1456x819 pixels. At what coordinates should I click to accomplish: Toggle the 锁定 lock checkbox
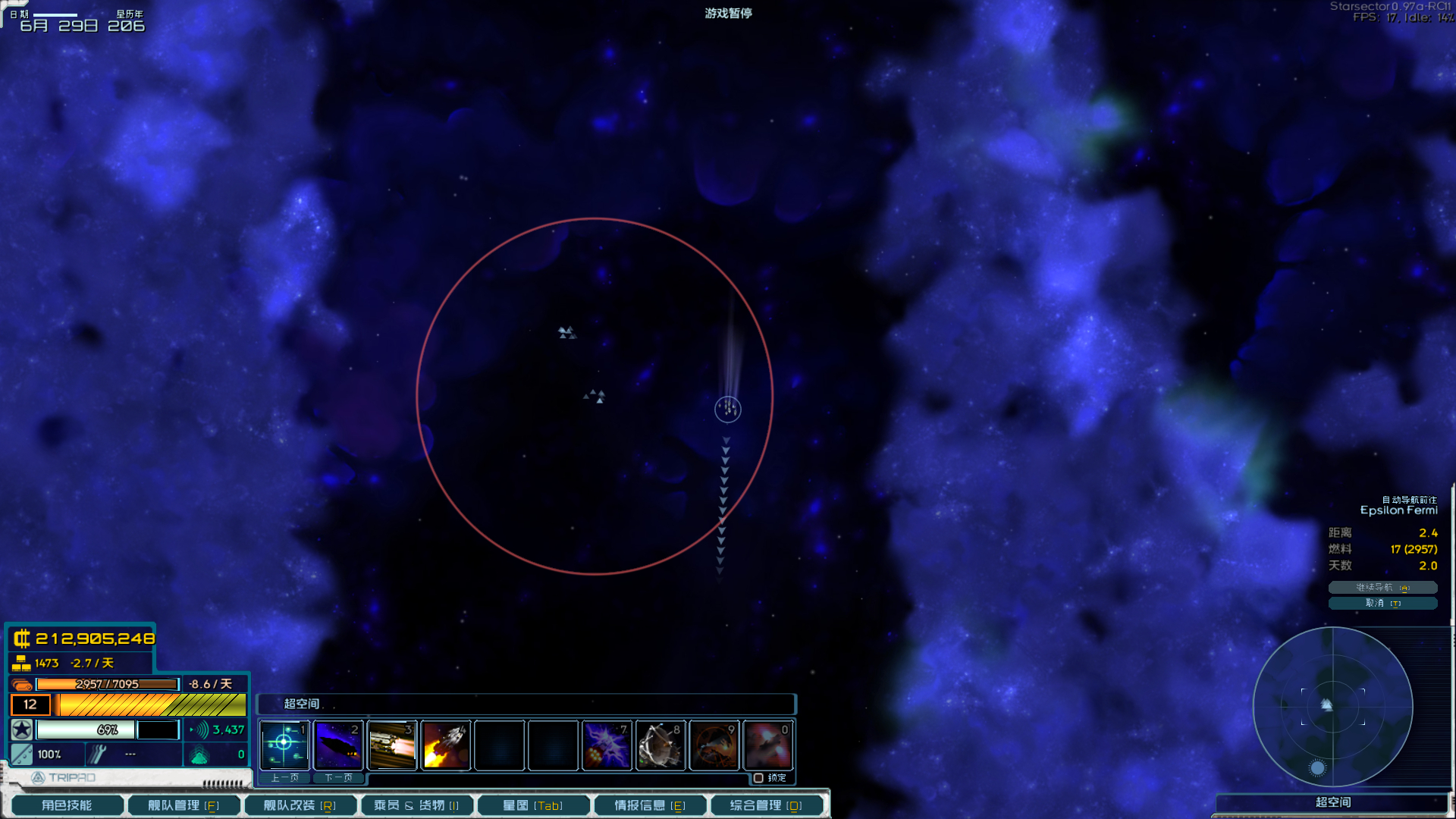(758, 778)
